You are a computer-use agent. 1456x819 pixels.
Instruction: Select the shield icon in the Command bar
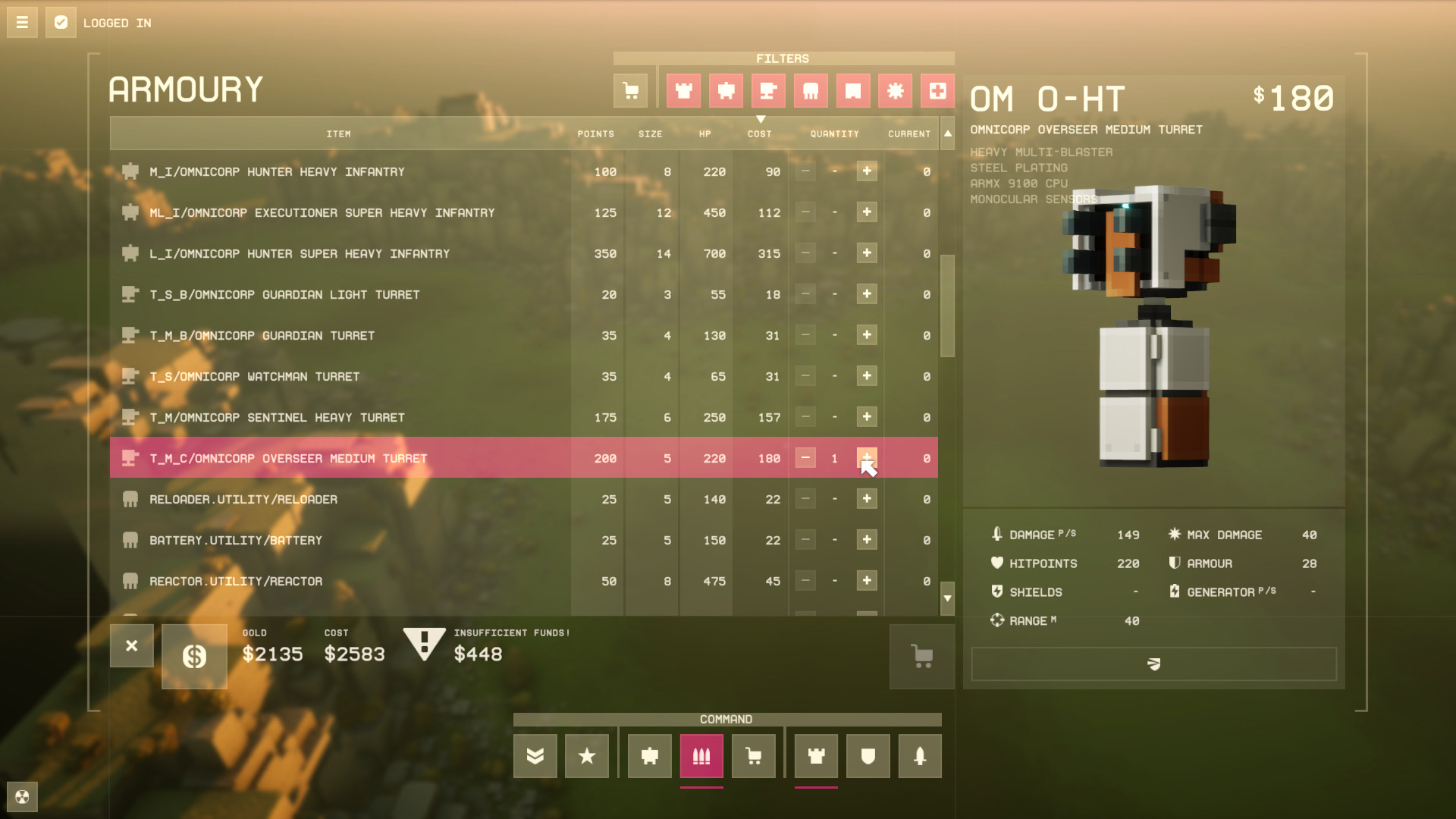tap(868, 755)
